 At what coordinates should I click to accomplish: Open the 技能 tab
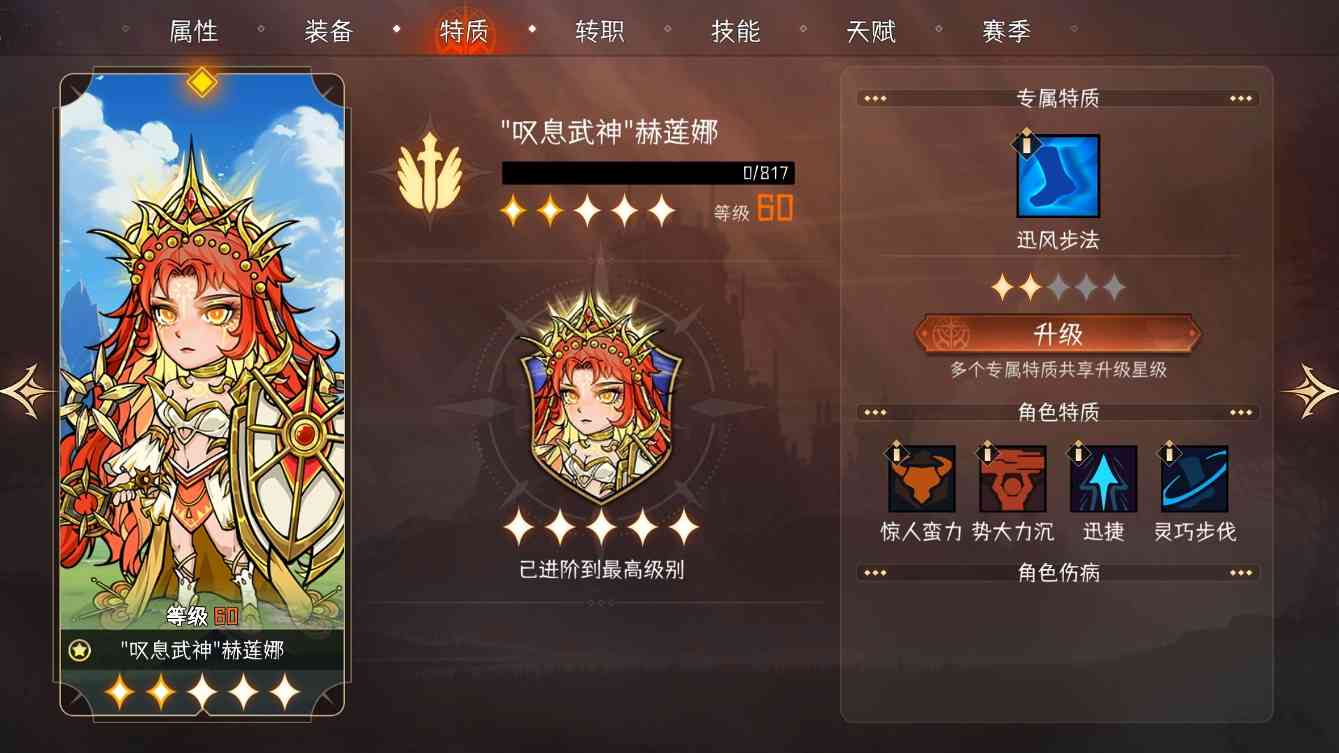738,31
